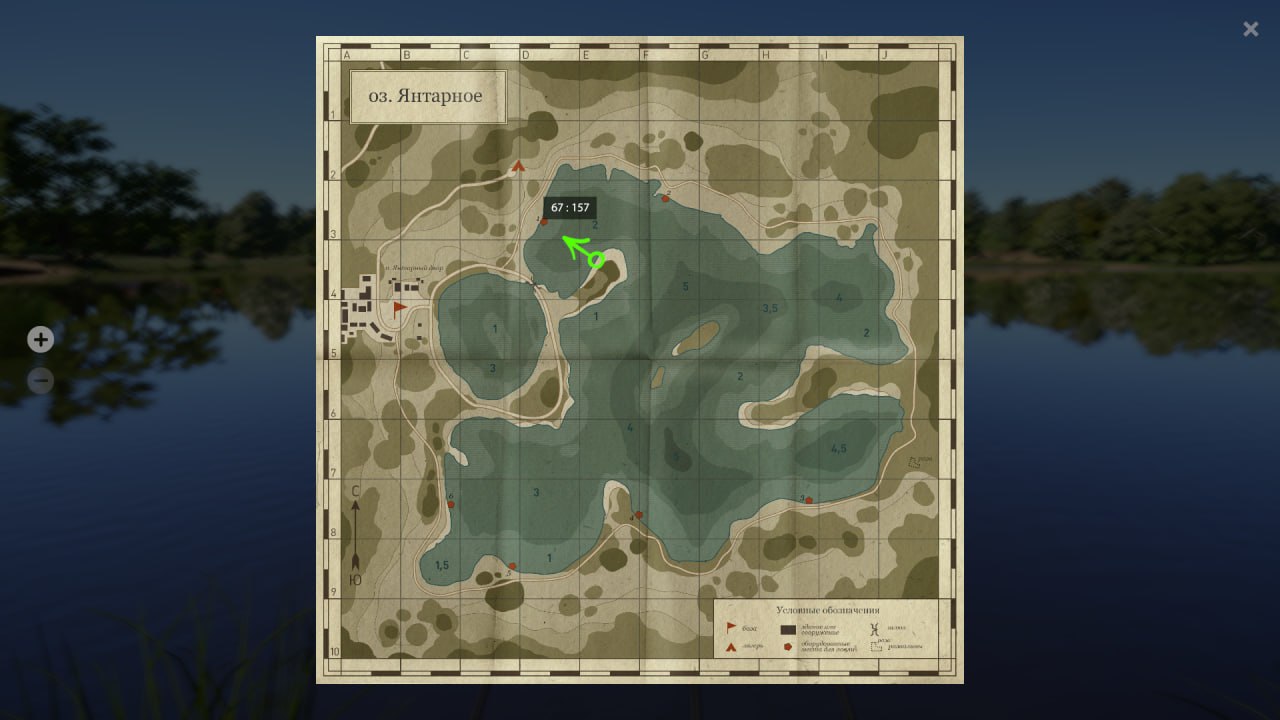Viewport: 1280px width, 720px height.
Task: Select the bridge symbol between the two bays
Action: click(x=533, y=284)
